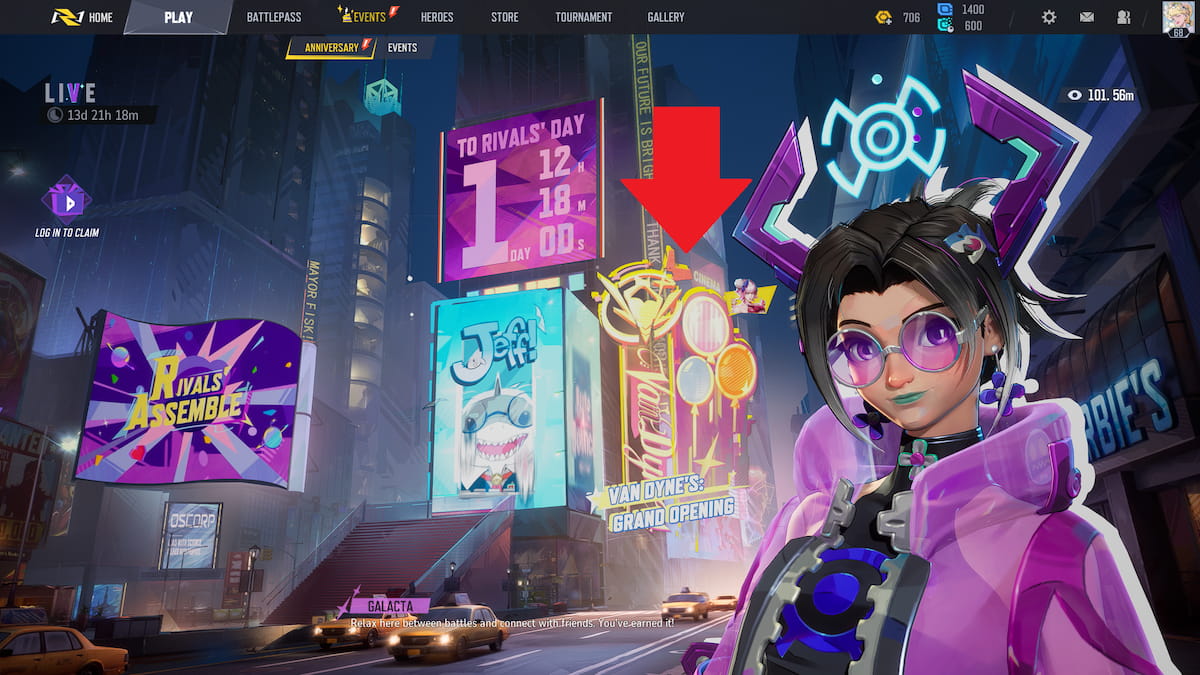Switch to the Anniversary sub-tab
Viewport: 1200px width, 675px height.
click(x=331, y=47)
